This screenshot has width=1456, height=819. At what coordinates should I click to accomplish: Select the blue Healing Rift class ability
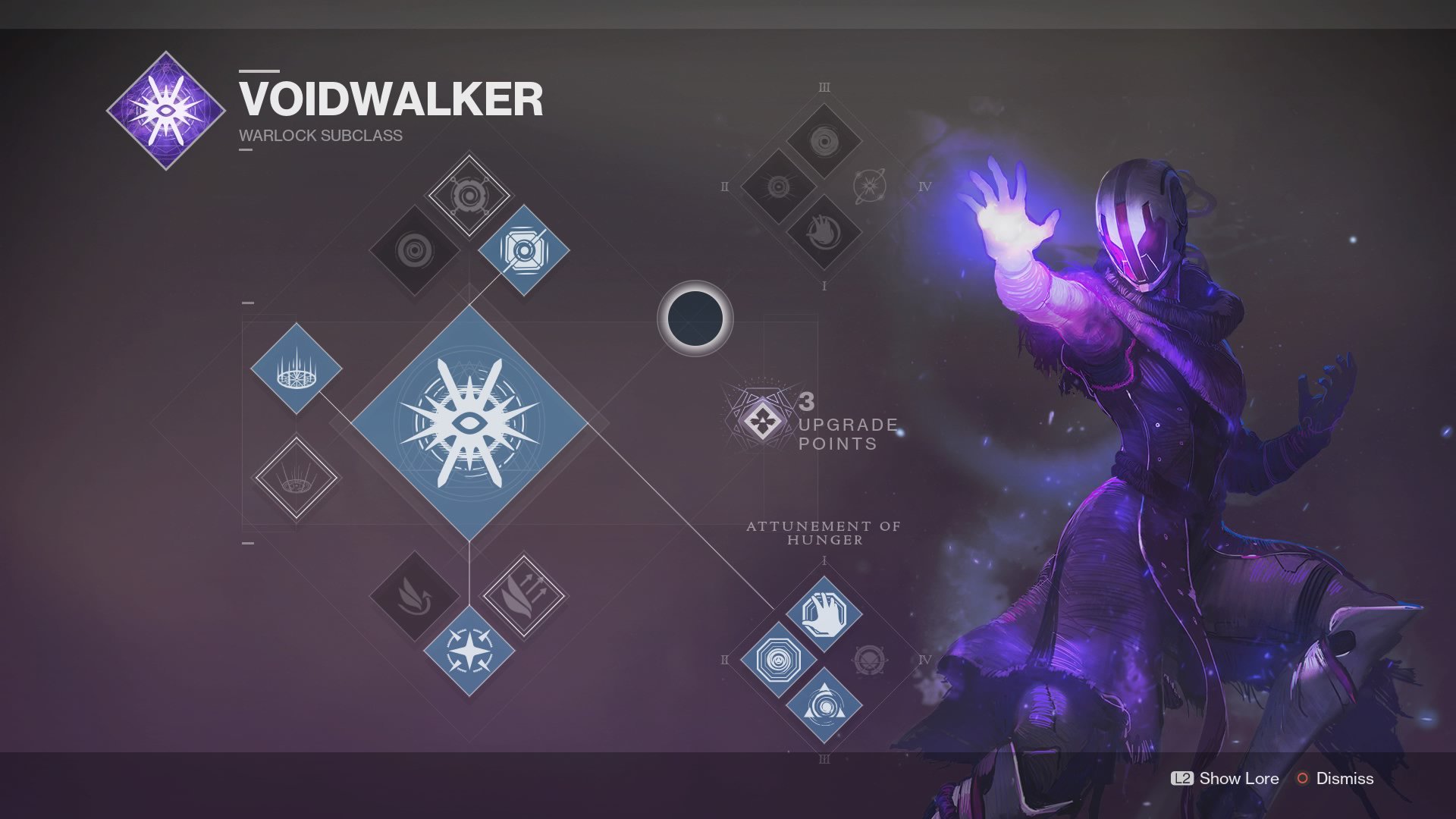[x=296, y=369]
